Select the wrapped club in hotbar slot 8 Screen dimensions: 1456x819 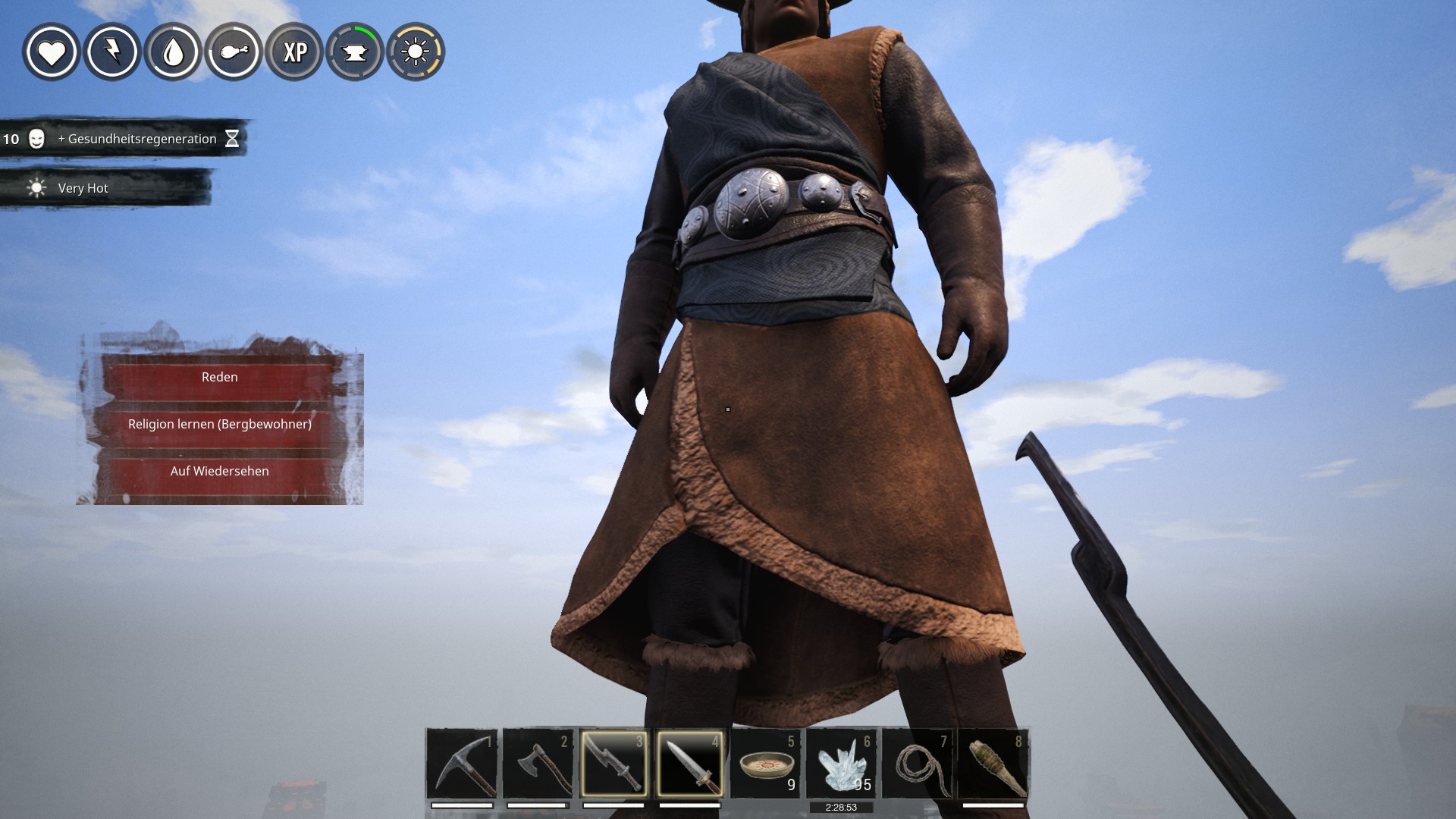pyautogui.click(x=993, y=763)
